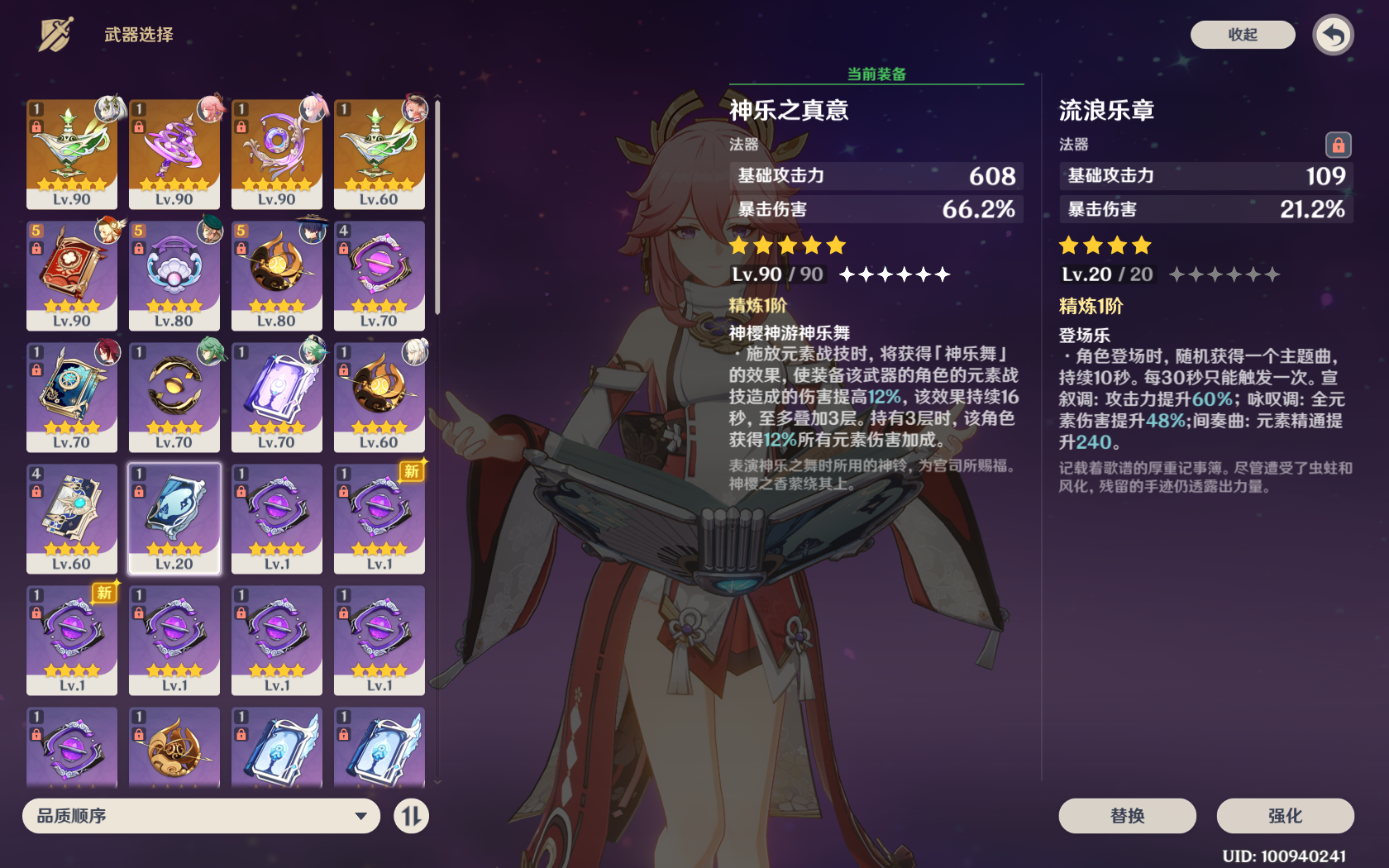Open the 品质顺序 sort dropdown
1389x868 pixels.
[x=201, y=816]
